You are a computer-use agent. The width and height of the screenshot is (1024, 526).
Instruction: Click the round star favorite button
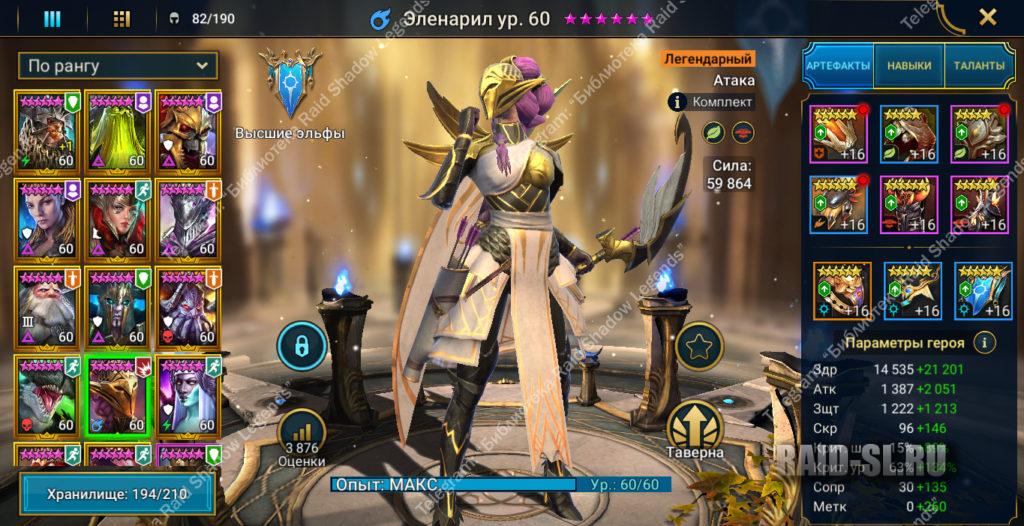(x=697, y=346)
